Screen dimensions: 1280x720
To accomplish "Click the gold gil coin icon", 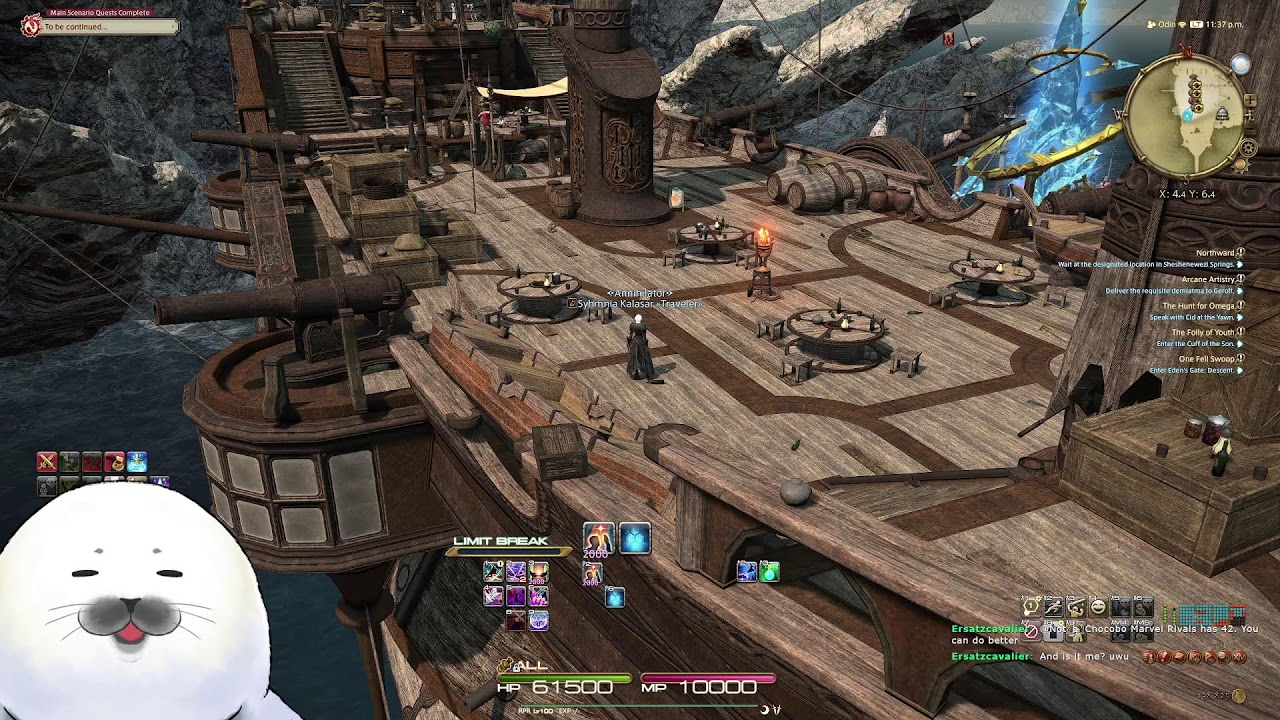I will point(1239,696).
